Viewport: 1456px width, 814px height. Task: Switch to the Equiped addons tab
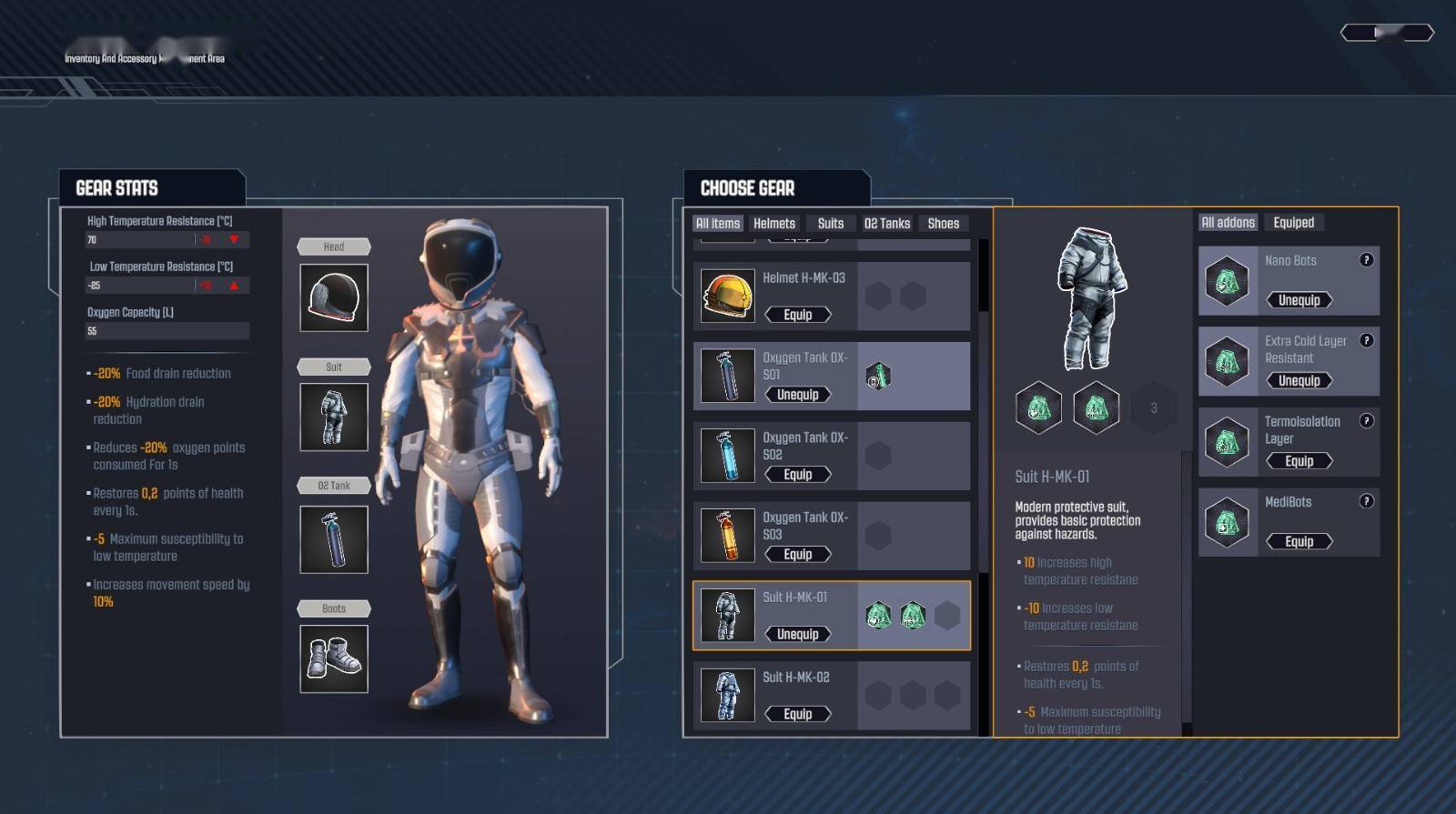tap(1293, 223)
